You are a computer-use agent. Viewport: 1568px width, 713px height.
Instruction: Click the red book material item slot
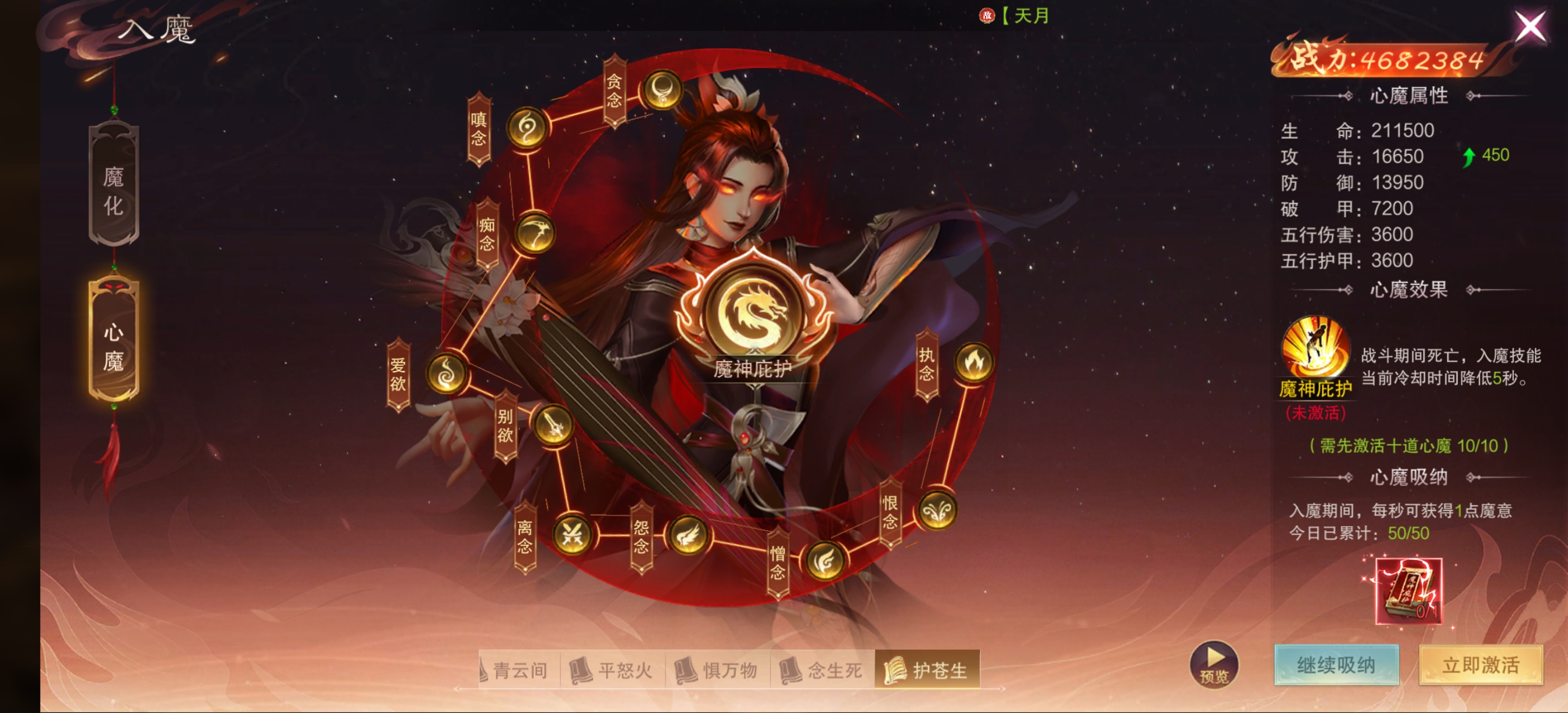(x=1408, y=590)
